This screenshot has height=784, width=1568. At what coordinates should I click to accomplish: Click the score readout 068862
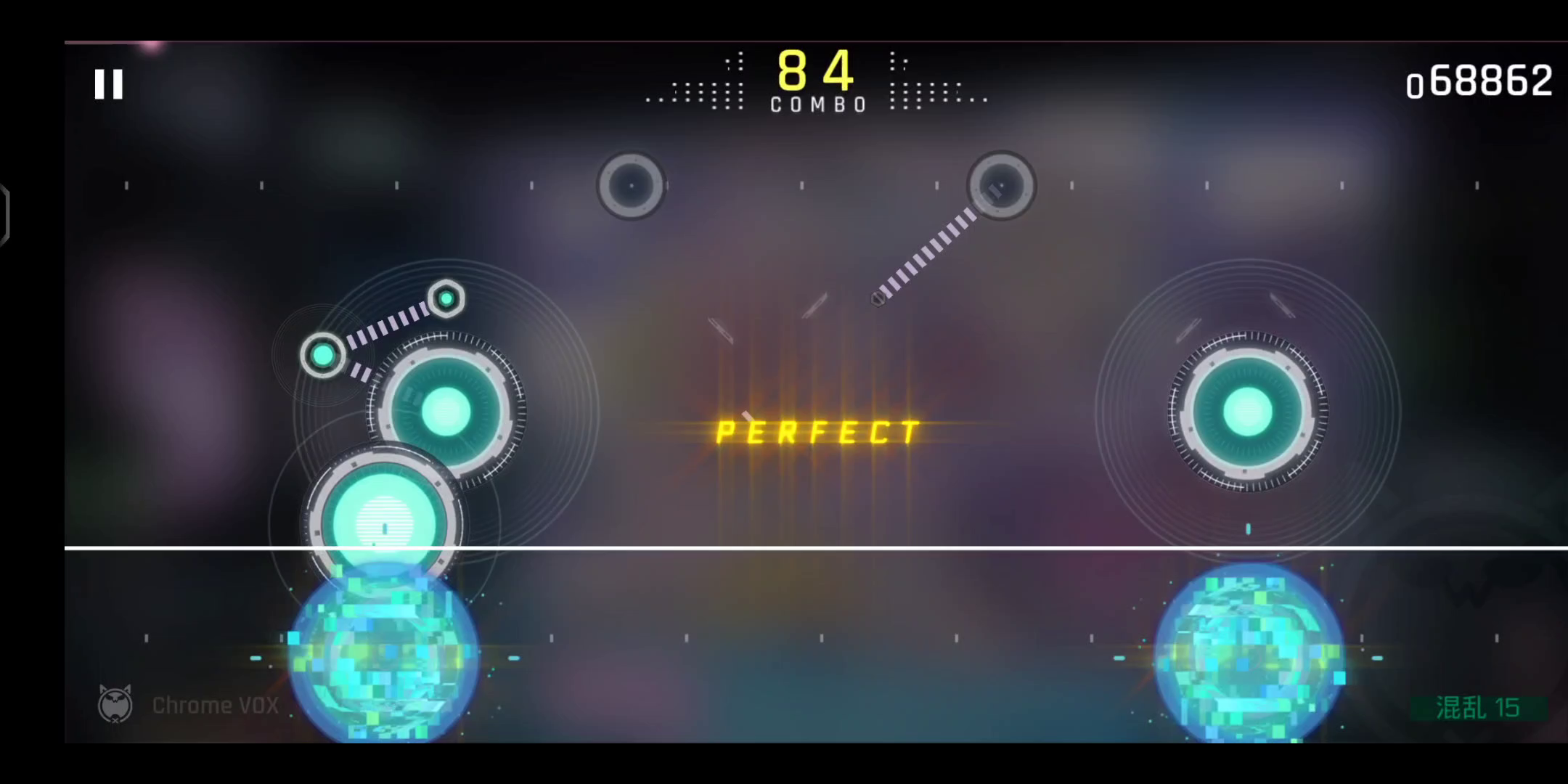[x=1481, y=82]
